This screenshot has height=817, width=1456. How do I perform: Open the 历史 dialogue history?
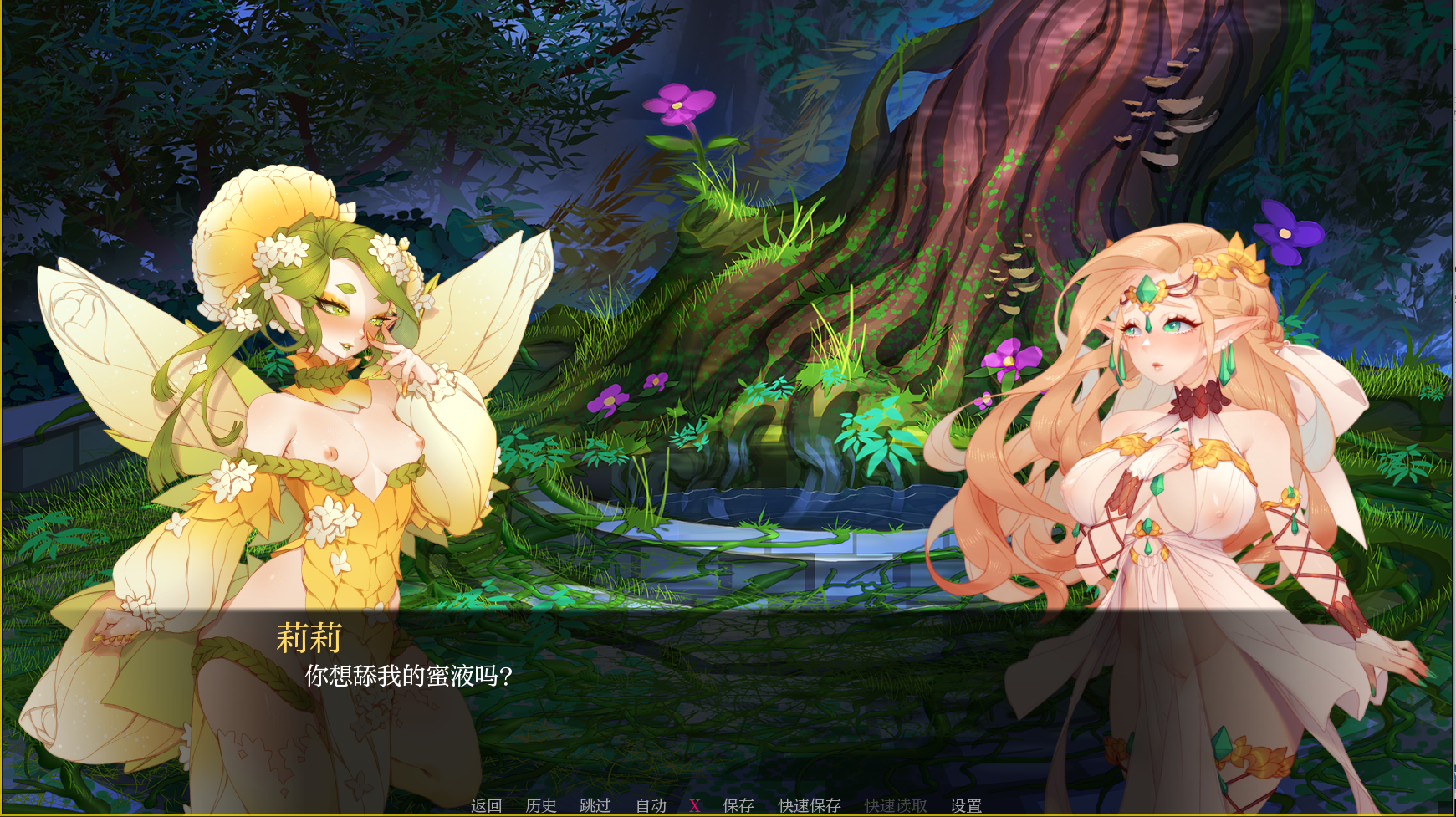tap(540, 805)
